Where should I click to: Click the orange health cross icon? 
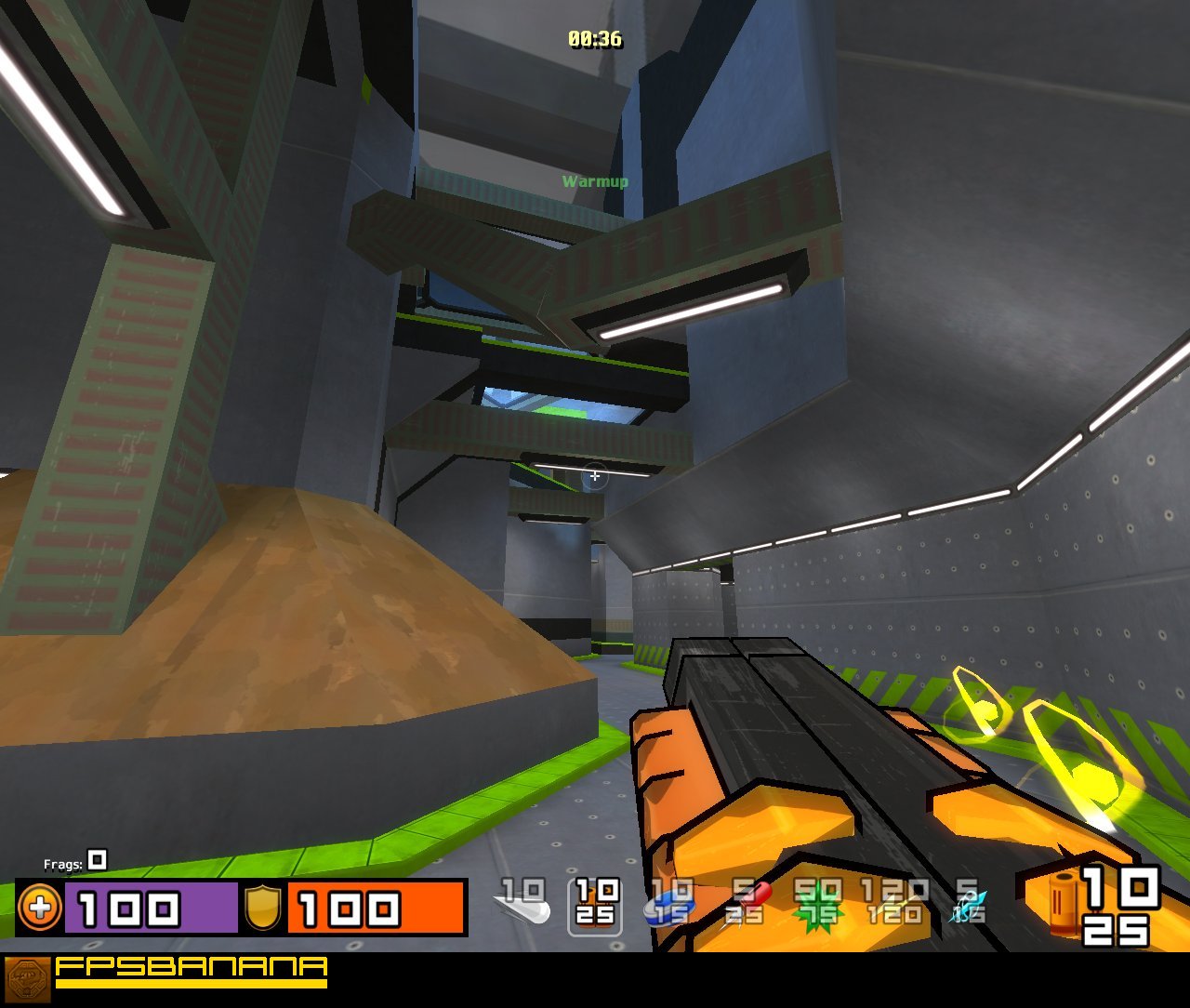coord(39,909)
